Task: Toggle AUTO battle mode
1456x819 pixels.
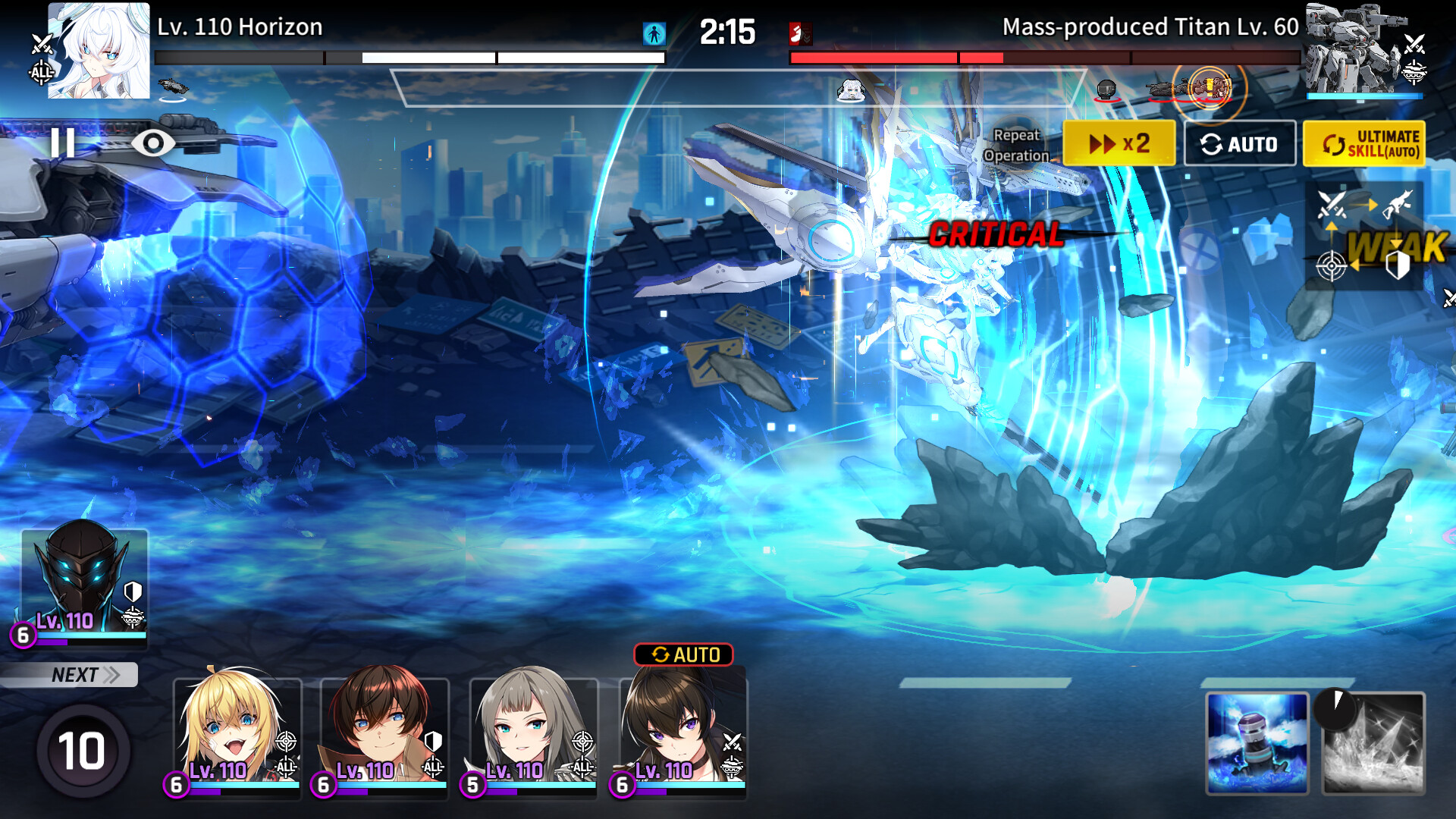Action: (1239, 143)
